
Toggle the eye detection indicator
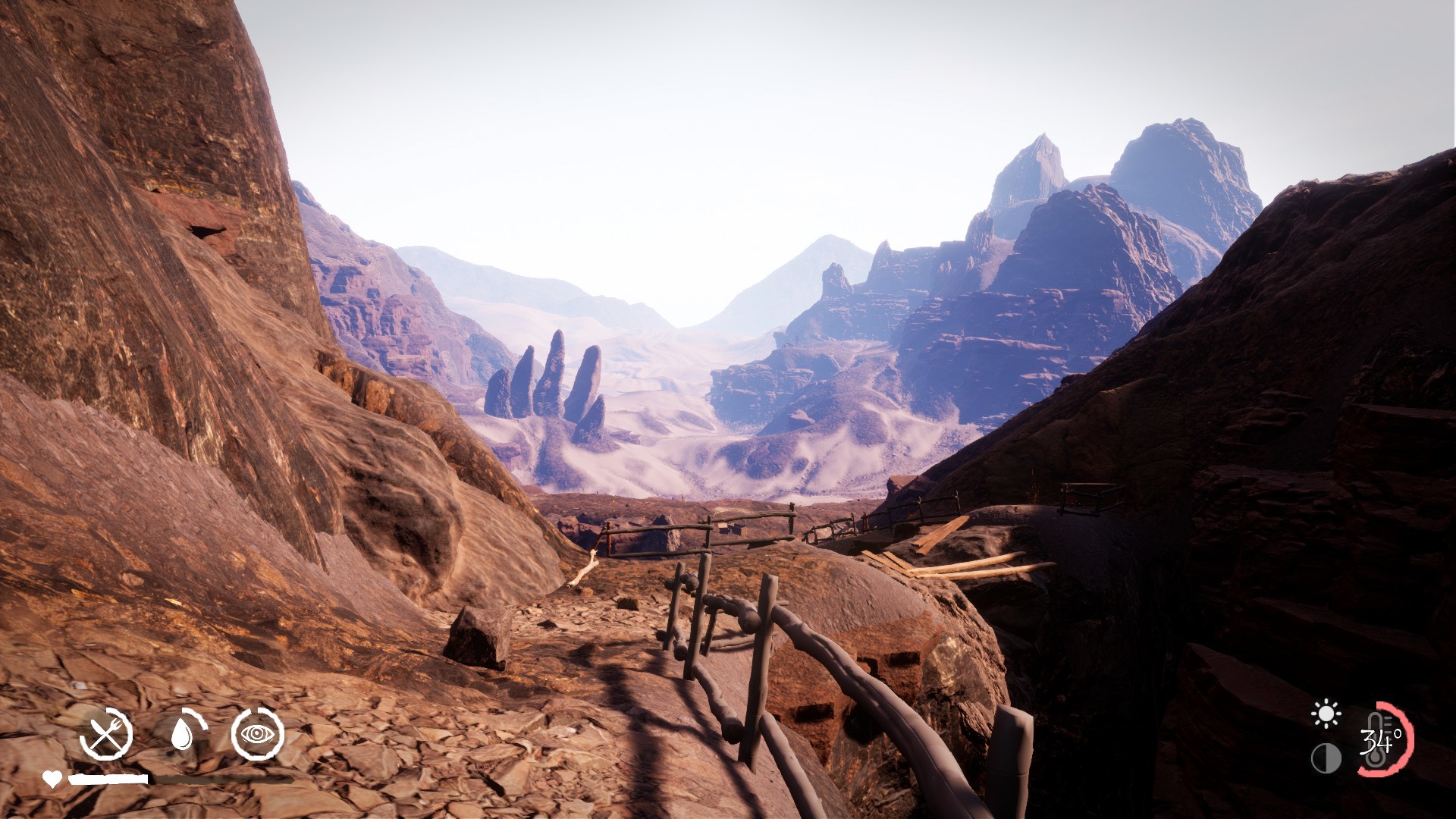(x=258, y=733)
